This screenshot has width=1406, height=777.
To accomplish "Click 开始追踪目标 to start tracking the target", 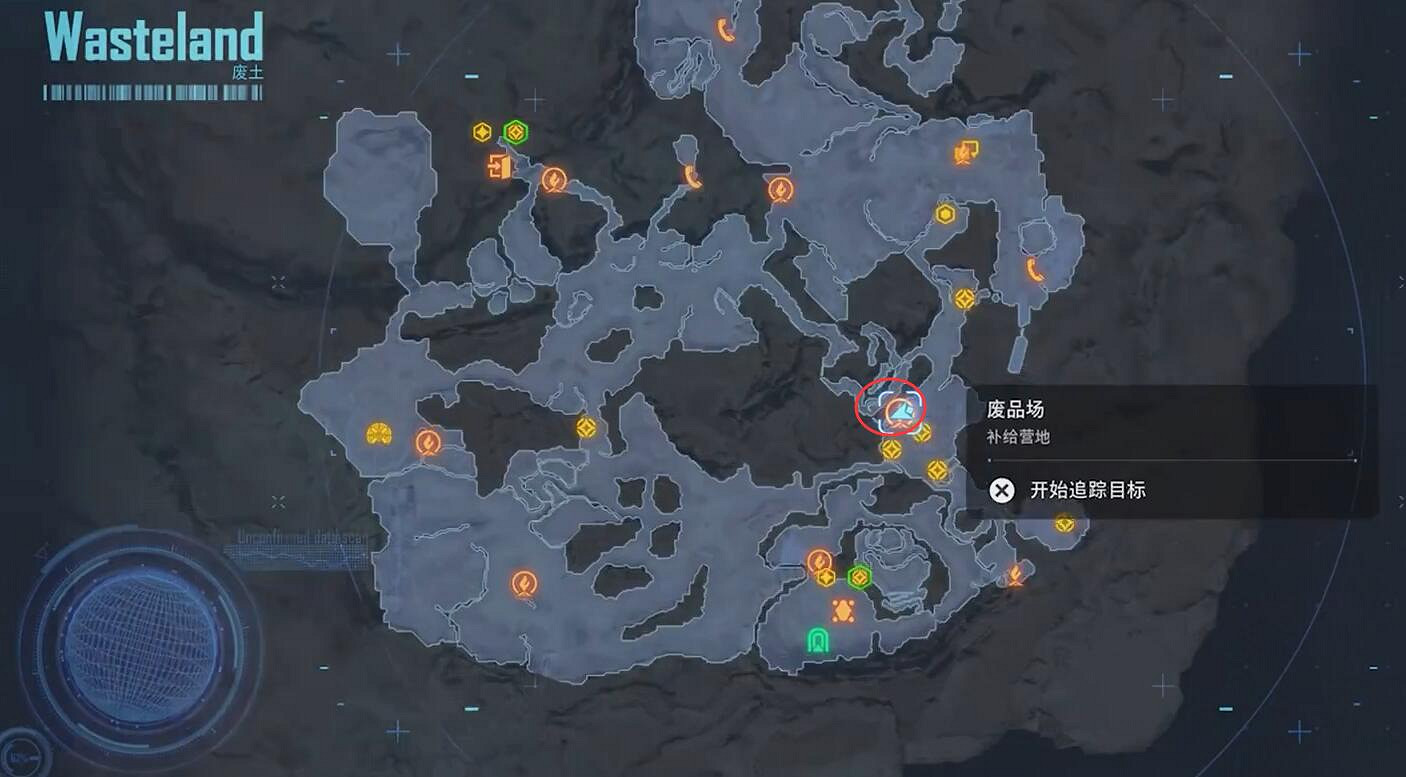I will pyautogui.click(x=1086, y=490).
